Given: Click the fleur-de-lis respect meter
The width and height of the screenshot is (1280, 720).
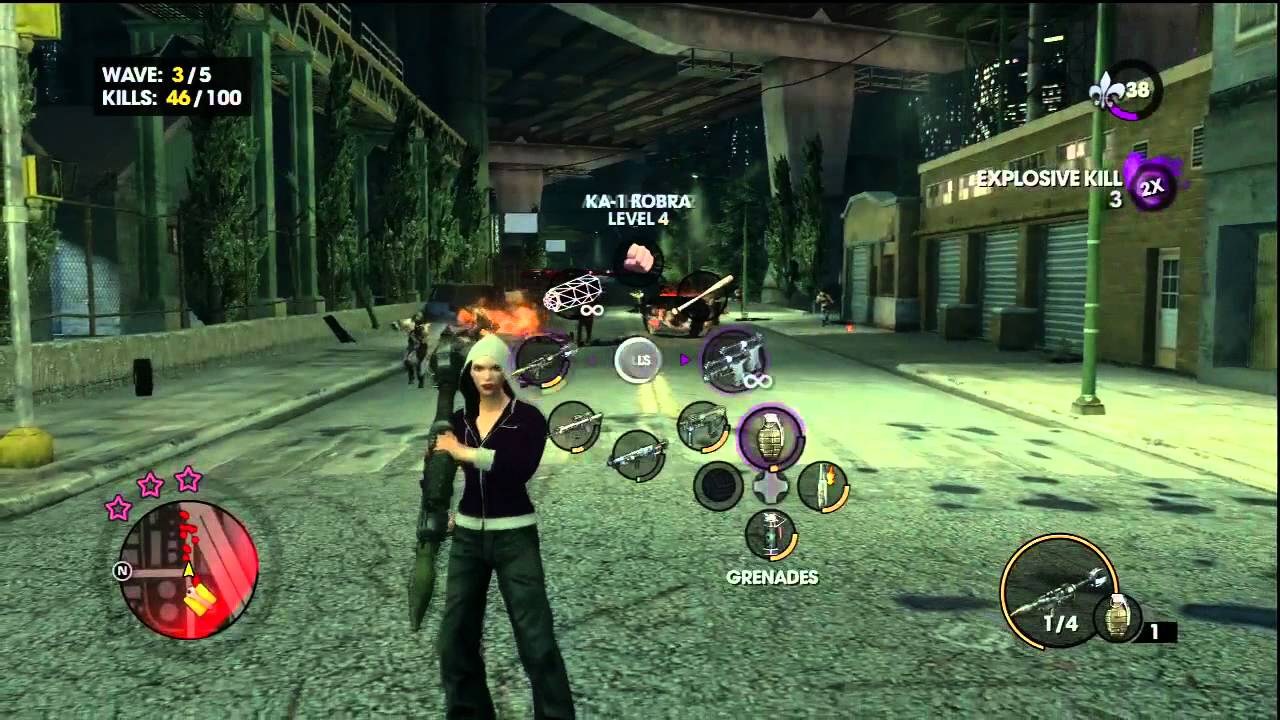Looking at the screenshot, I should [1125, 91].
